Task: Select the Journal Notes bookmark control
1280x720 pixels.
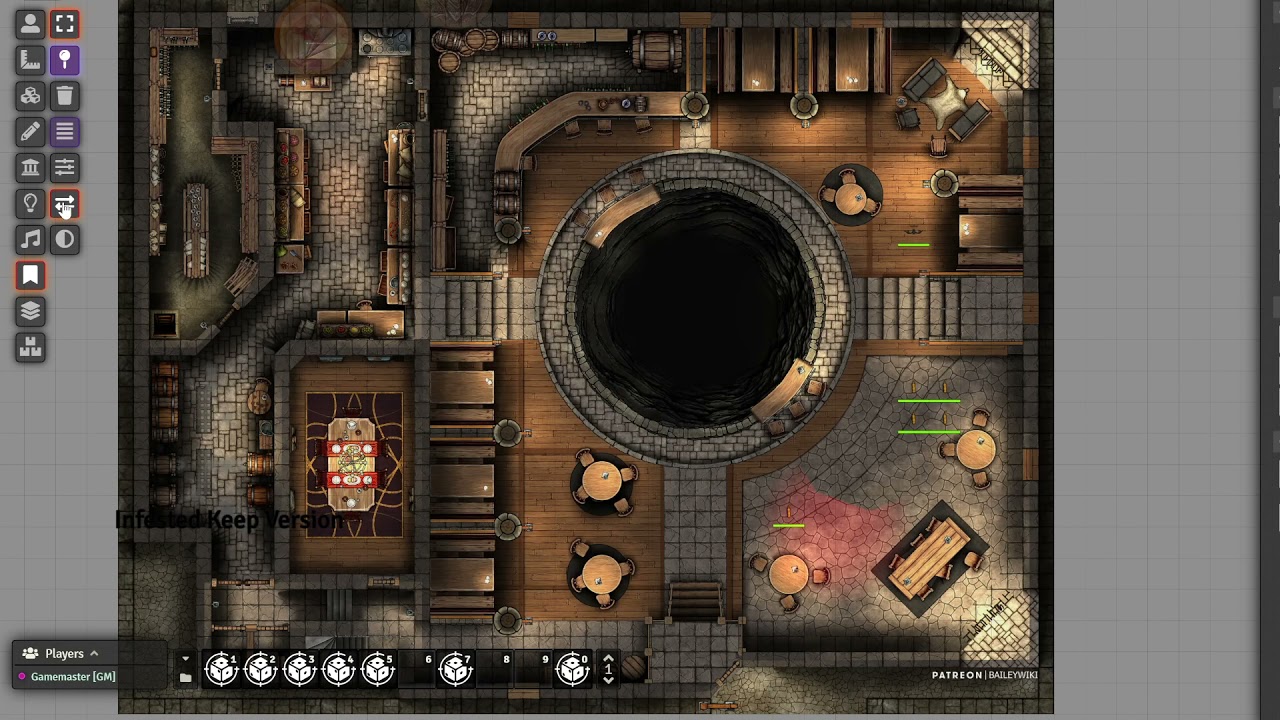Action: [30, 276]
